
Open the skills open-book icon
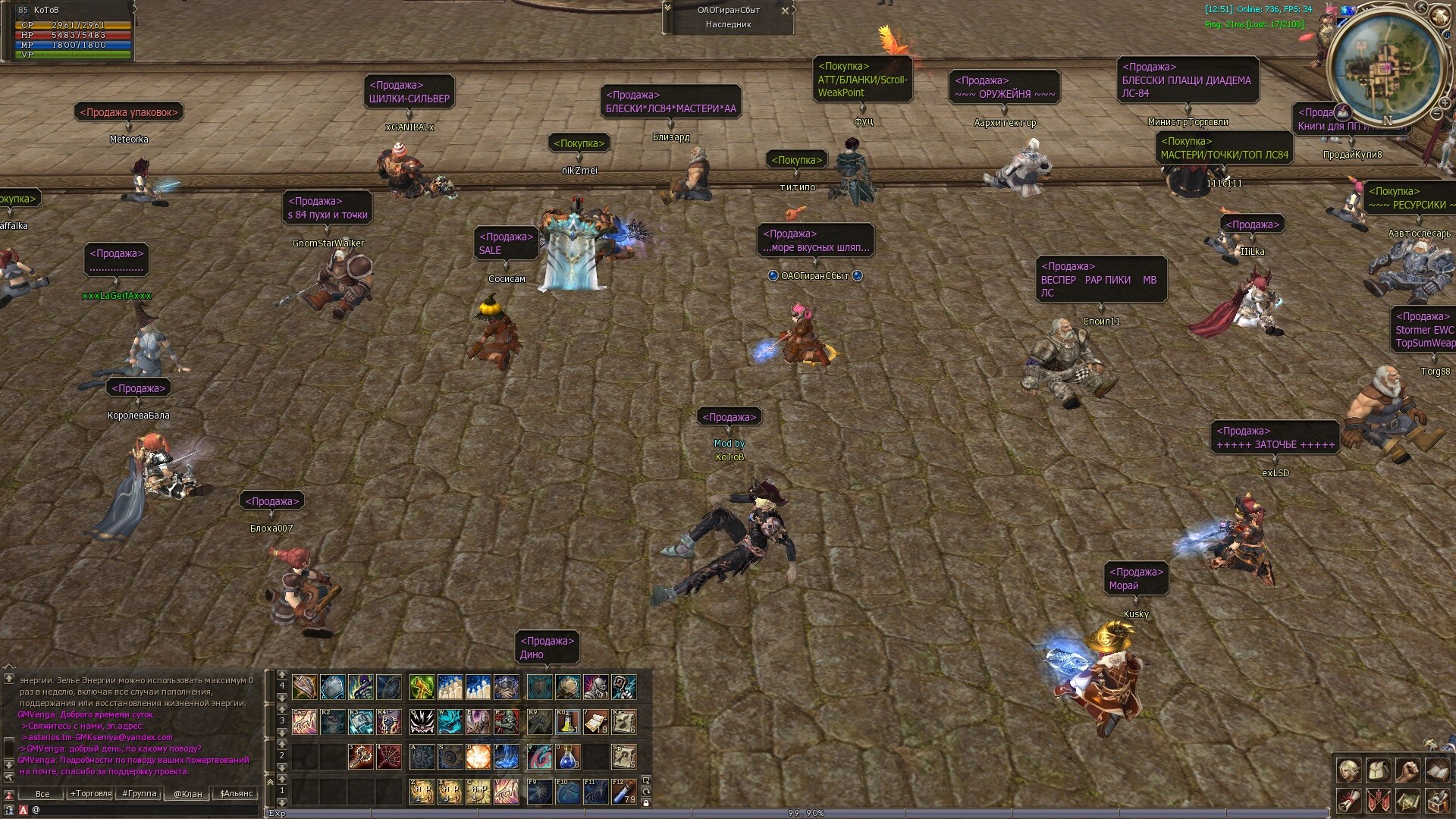pyautogui.click(x=1437, y=770)
